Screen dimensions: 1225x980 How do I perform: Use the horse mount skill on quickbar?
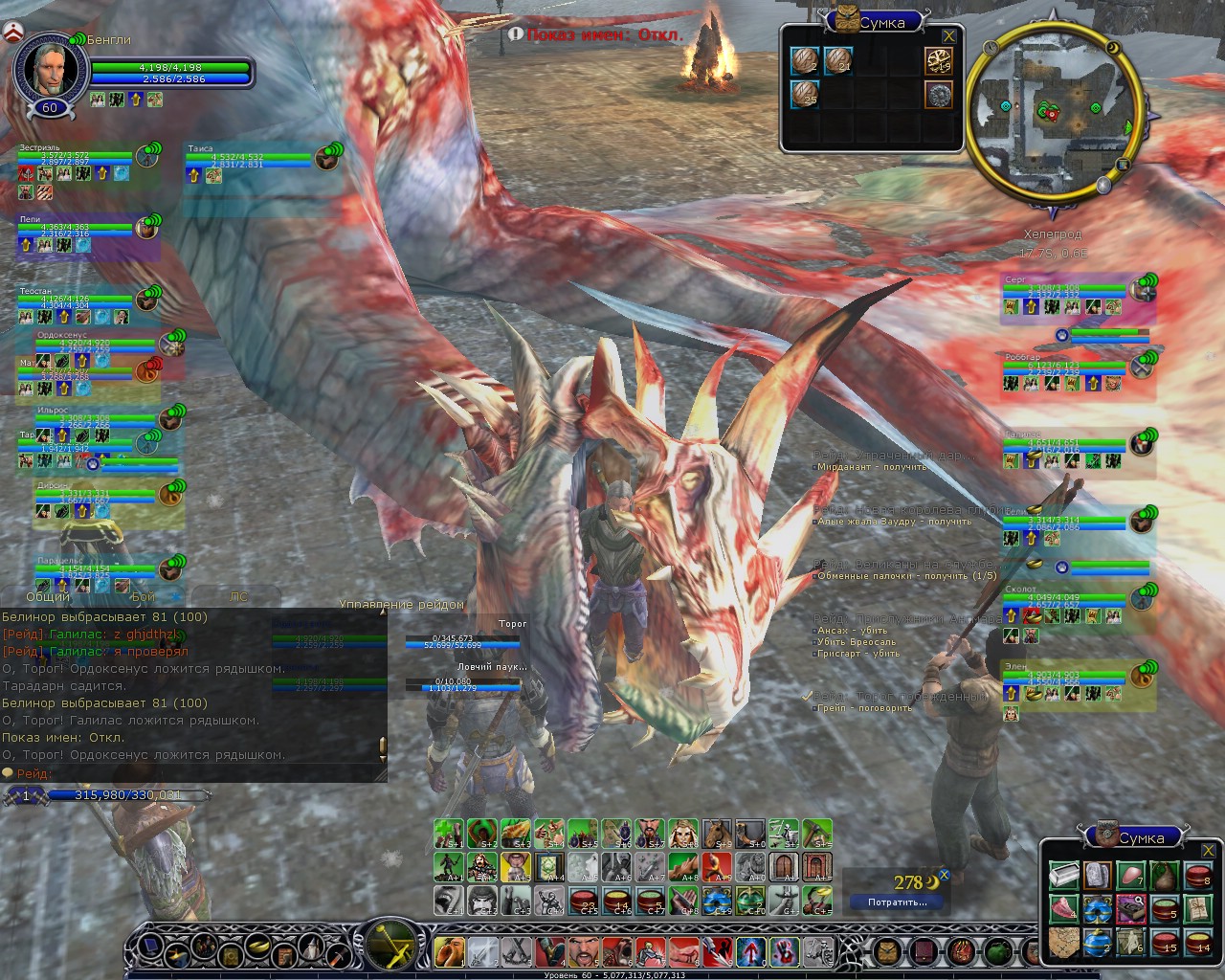(716, 834)
